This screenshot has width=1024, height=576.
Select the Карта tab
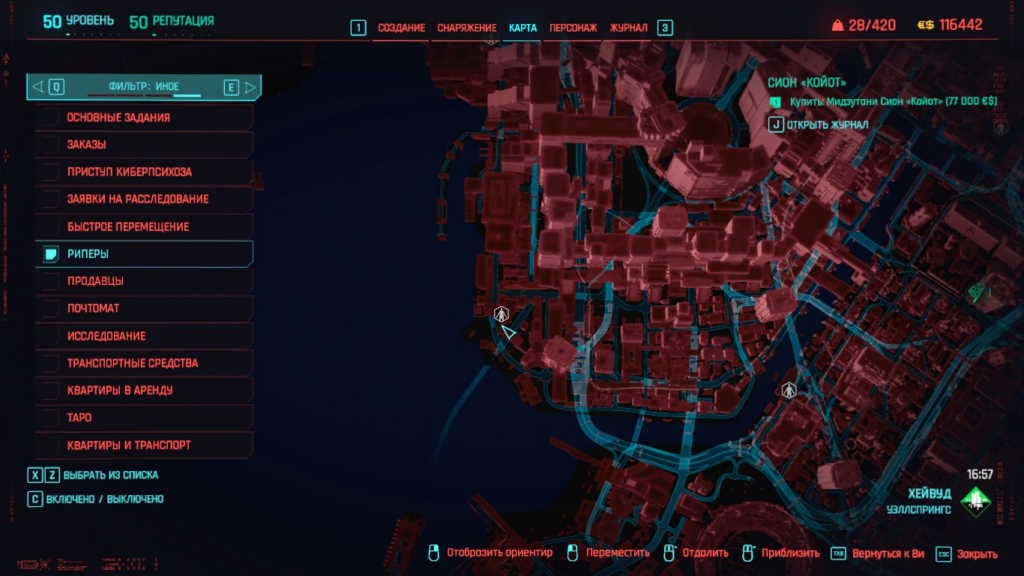click(523, 28)
